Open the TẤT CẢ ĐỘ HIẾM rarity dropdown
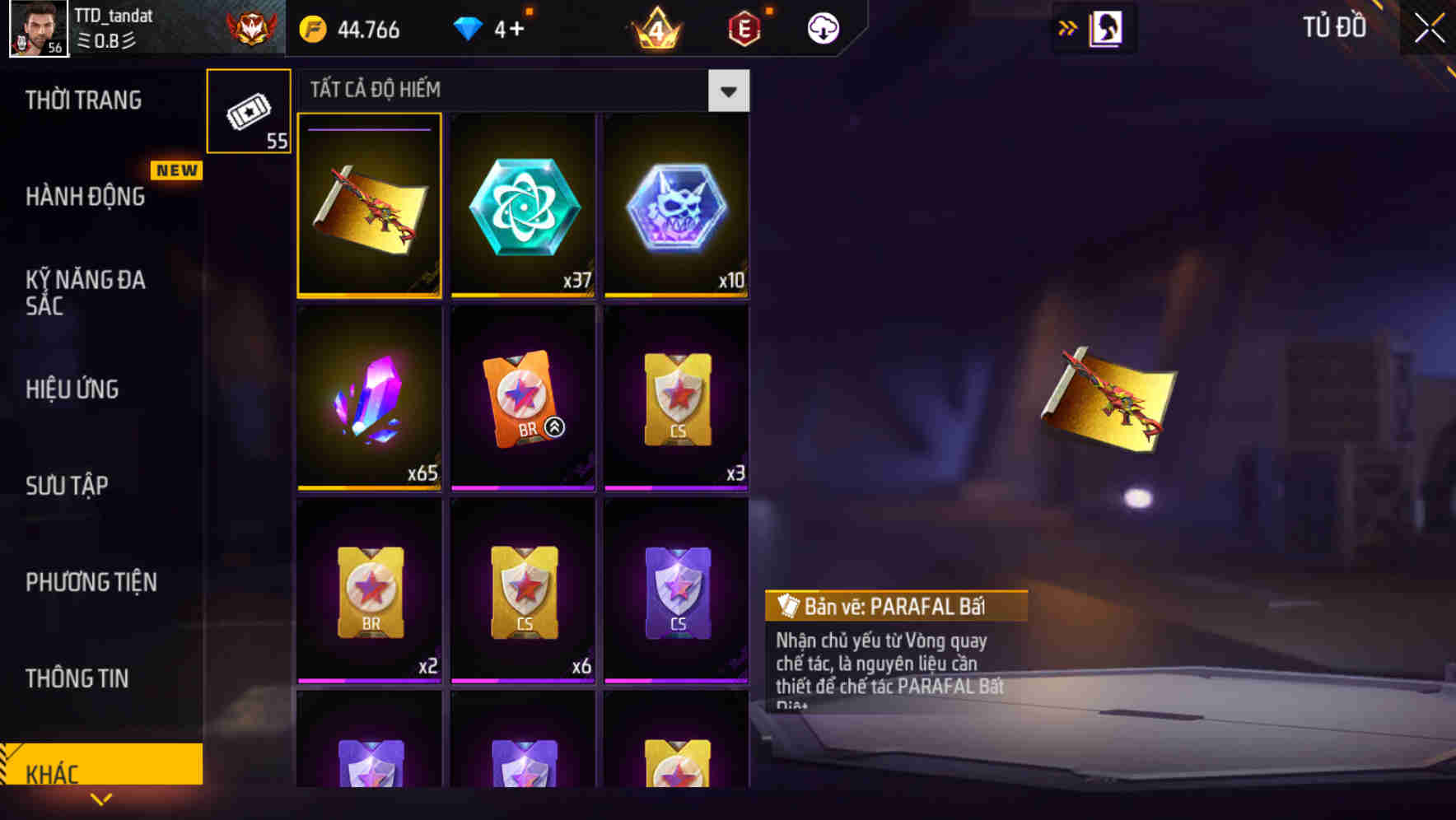Viewport: 1456px width, 820px height. click(727, 91)
